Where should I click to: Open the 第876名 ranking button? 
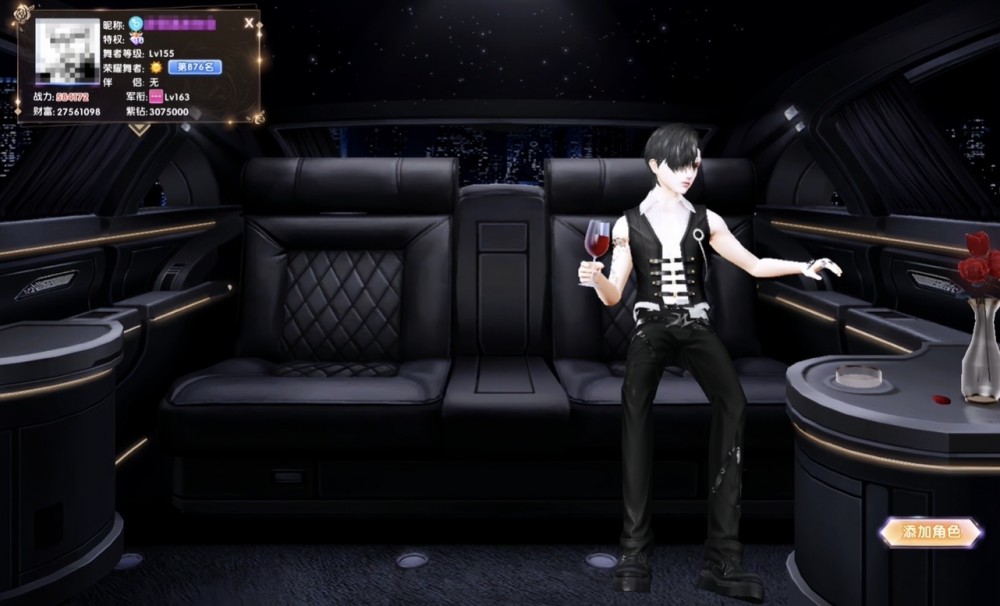point(194,67)
